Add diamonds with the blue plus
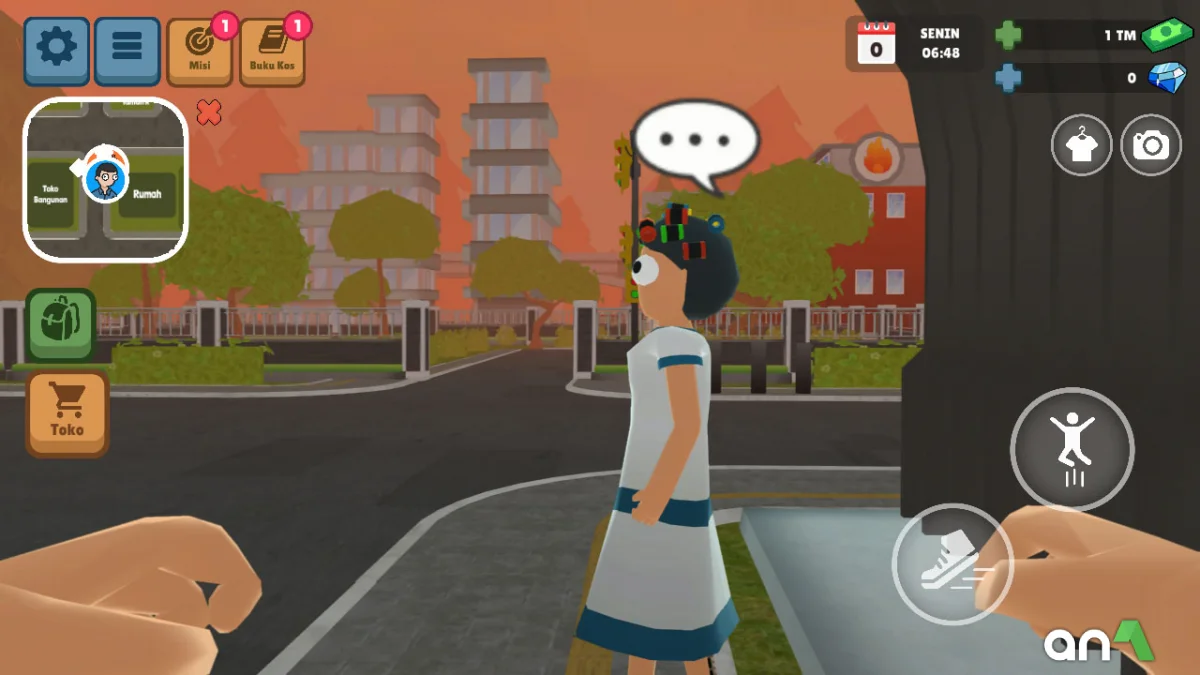The height and width of the screenshot is (675, 1200). pos(1008,77)
